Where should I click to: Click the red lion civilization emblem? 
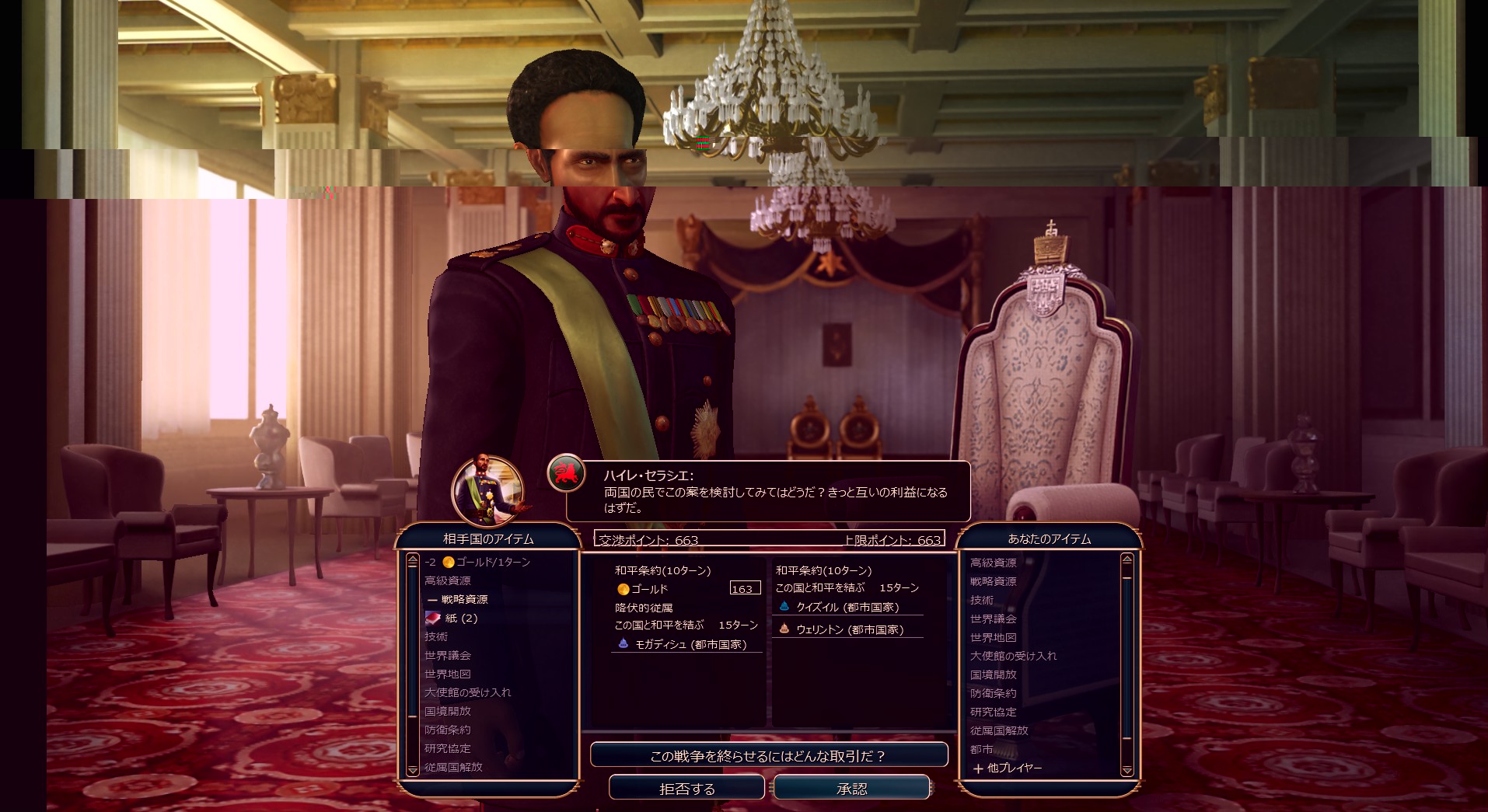[566, 472]
